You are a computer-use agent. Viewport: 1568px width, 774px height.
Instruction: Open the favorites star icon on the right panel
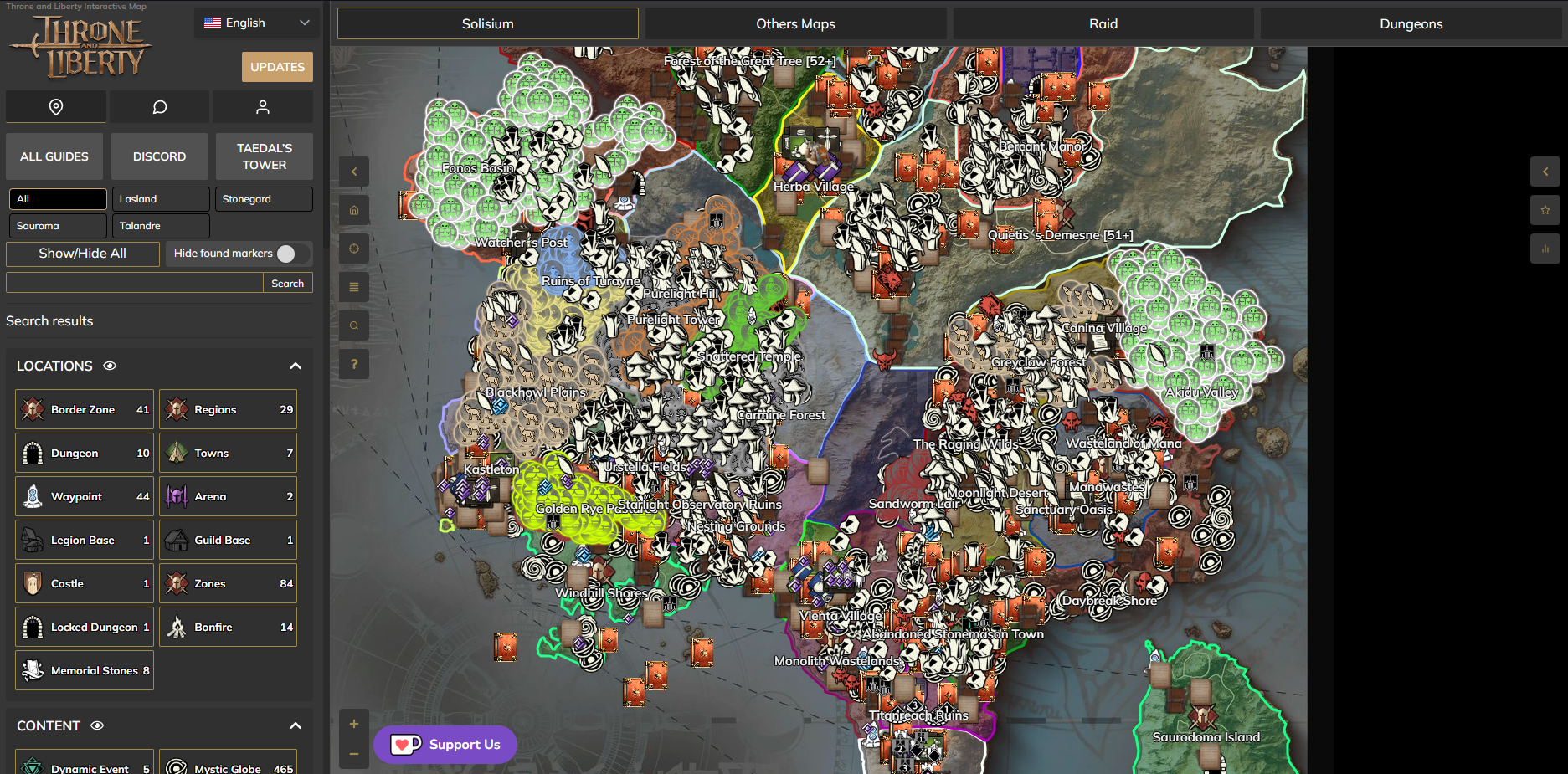coord(1545,210)
